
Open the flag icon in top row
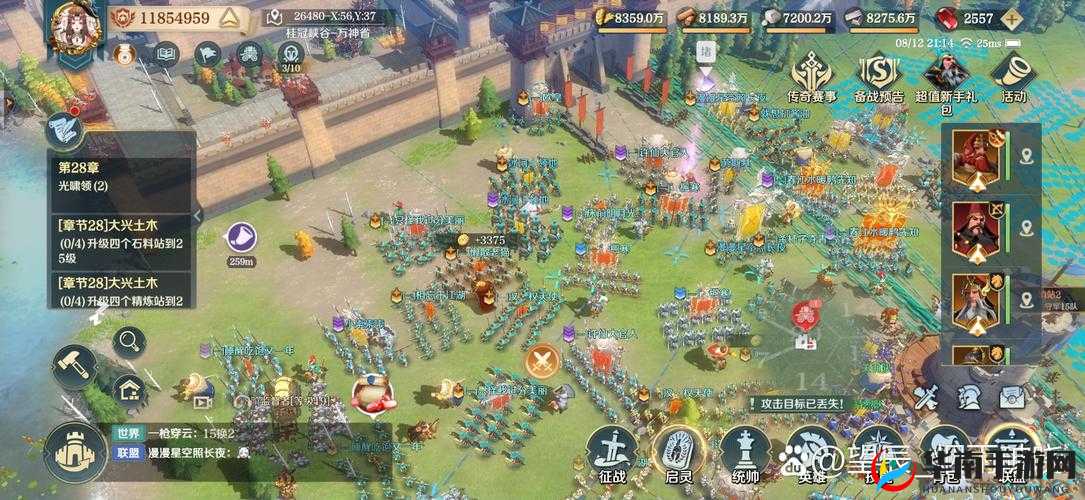click(208, 52)
